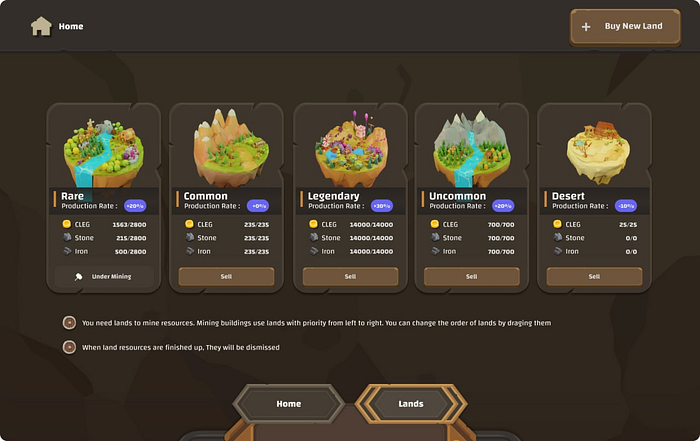700x441 pixels.
Task: Switch to the Home tab at bottom
Action: (288, 404)
